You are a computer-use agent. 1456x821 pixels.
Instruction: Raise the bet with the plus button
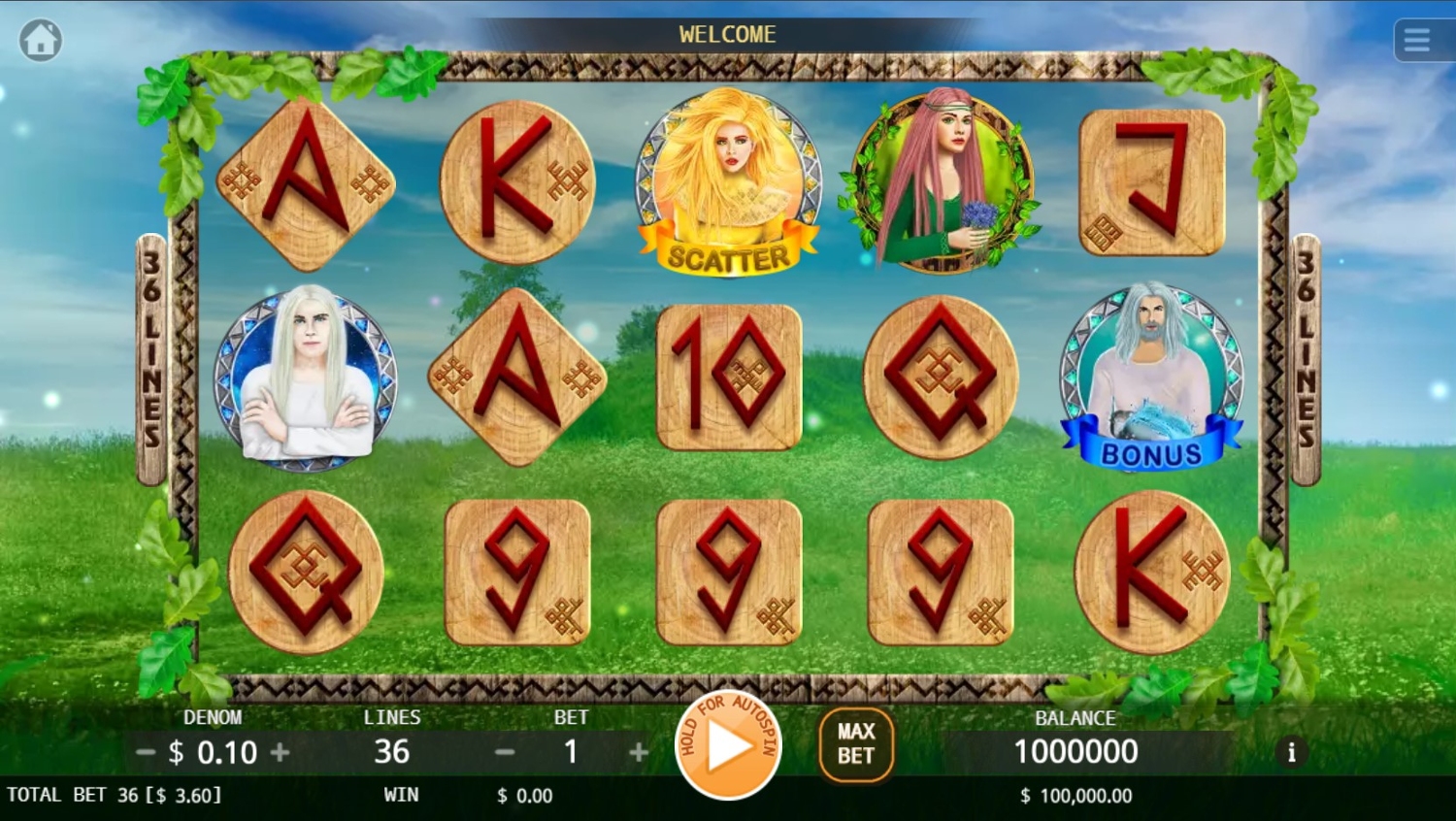pyautogui.click(x=639, y=752)
